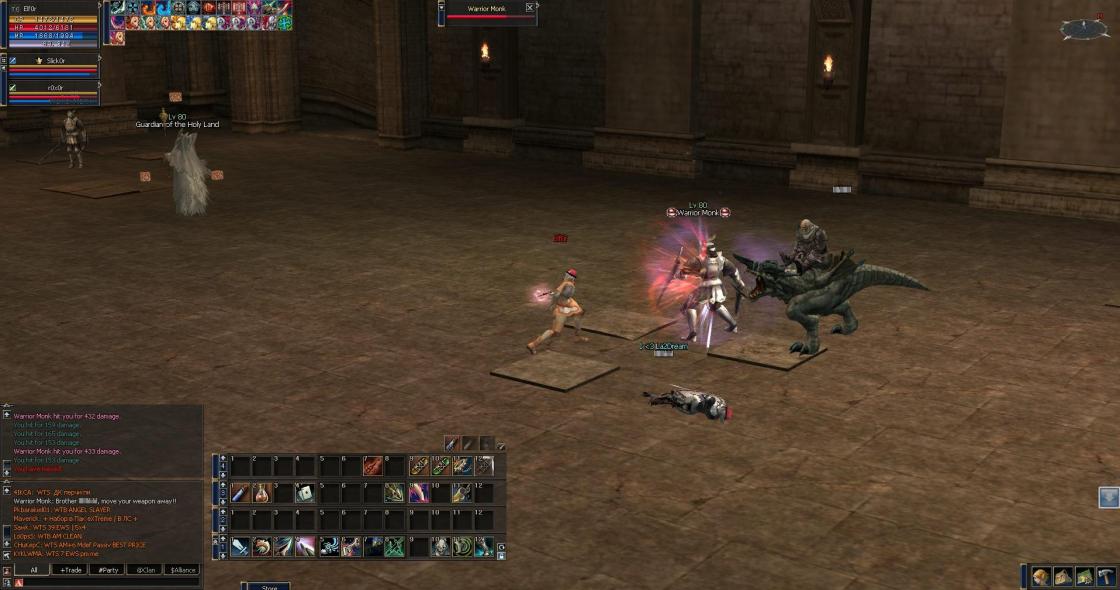Select the @Clan chat tab
This screenshot has width=1120, height=590.
[144, 570]
